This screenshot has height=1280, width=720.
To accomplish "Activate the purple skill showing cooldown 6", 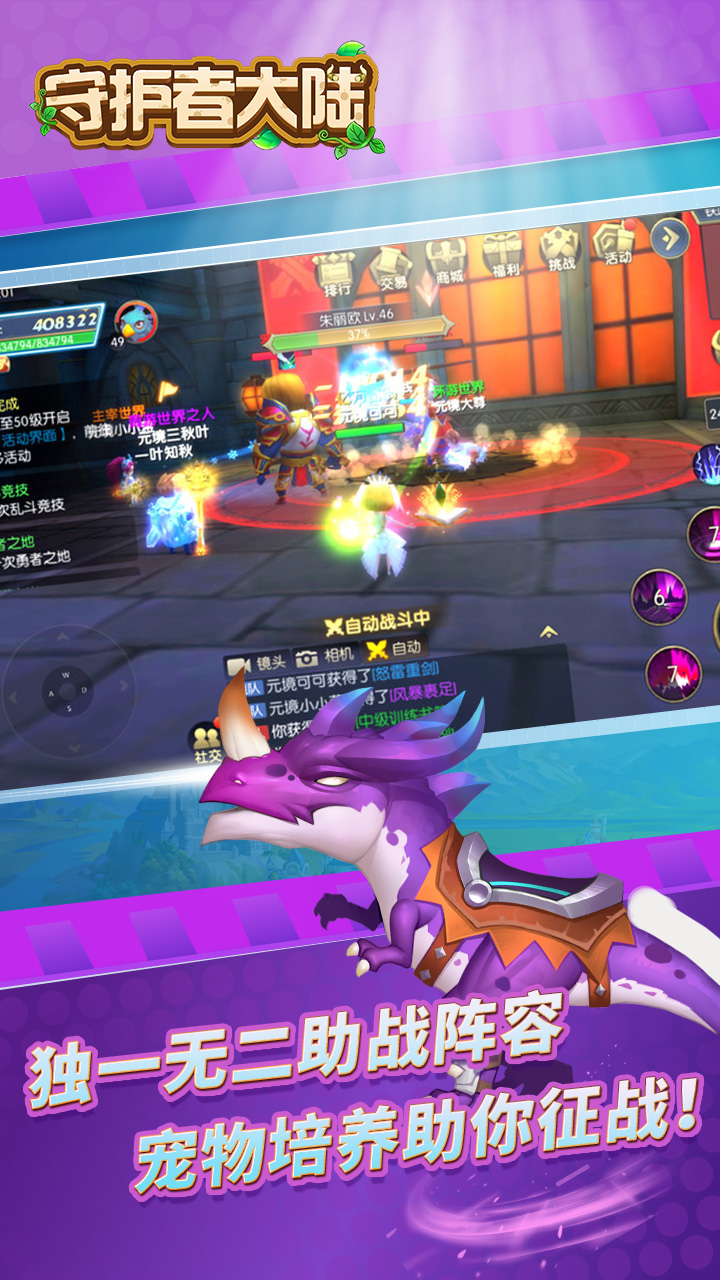I will pos(658,597).
